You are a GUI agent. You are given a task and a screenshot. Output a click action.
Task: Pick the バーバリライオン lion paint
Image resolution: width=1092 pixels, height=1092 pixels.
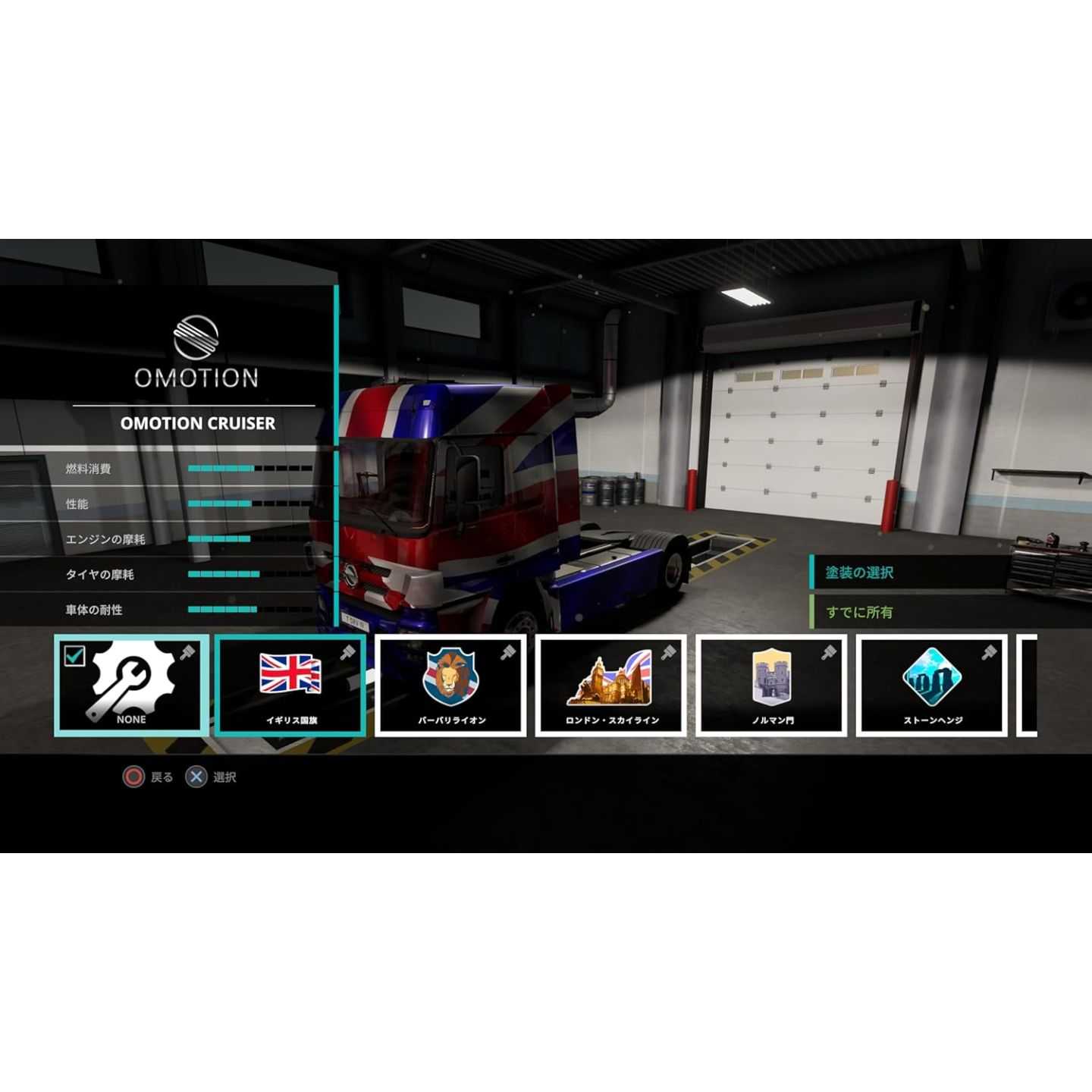[451, 686]
